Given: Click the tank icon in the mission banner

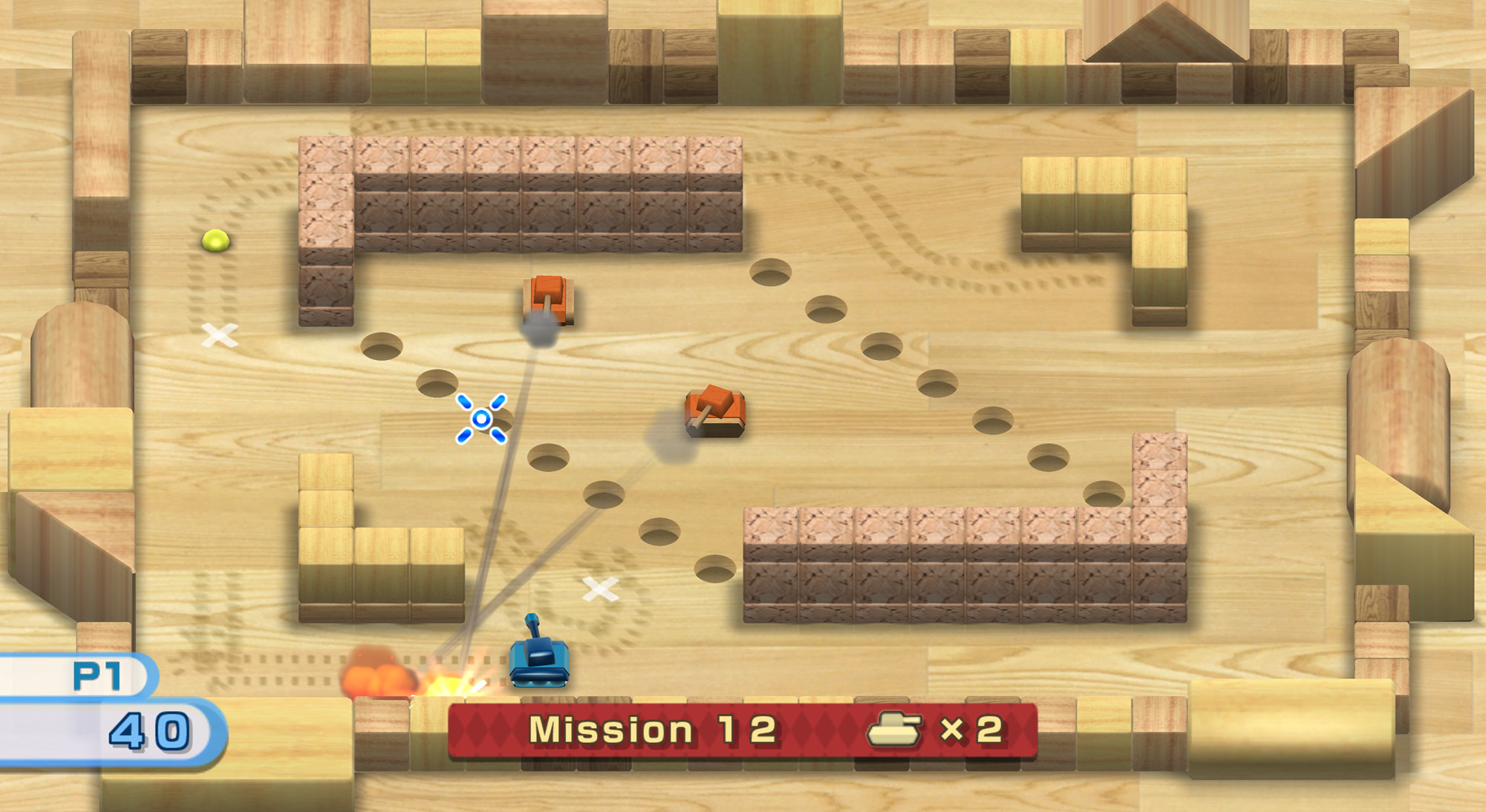Looking at the screenshot, I should pyautogui.click(x=895, y=730).
